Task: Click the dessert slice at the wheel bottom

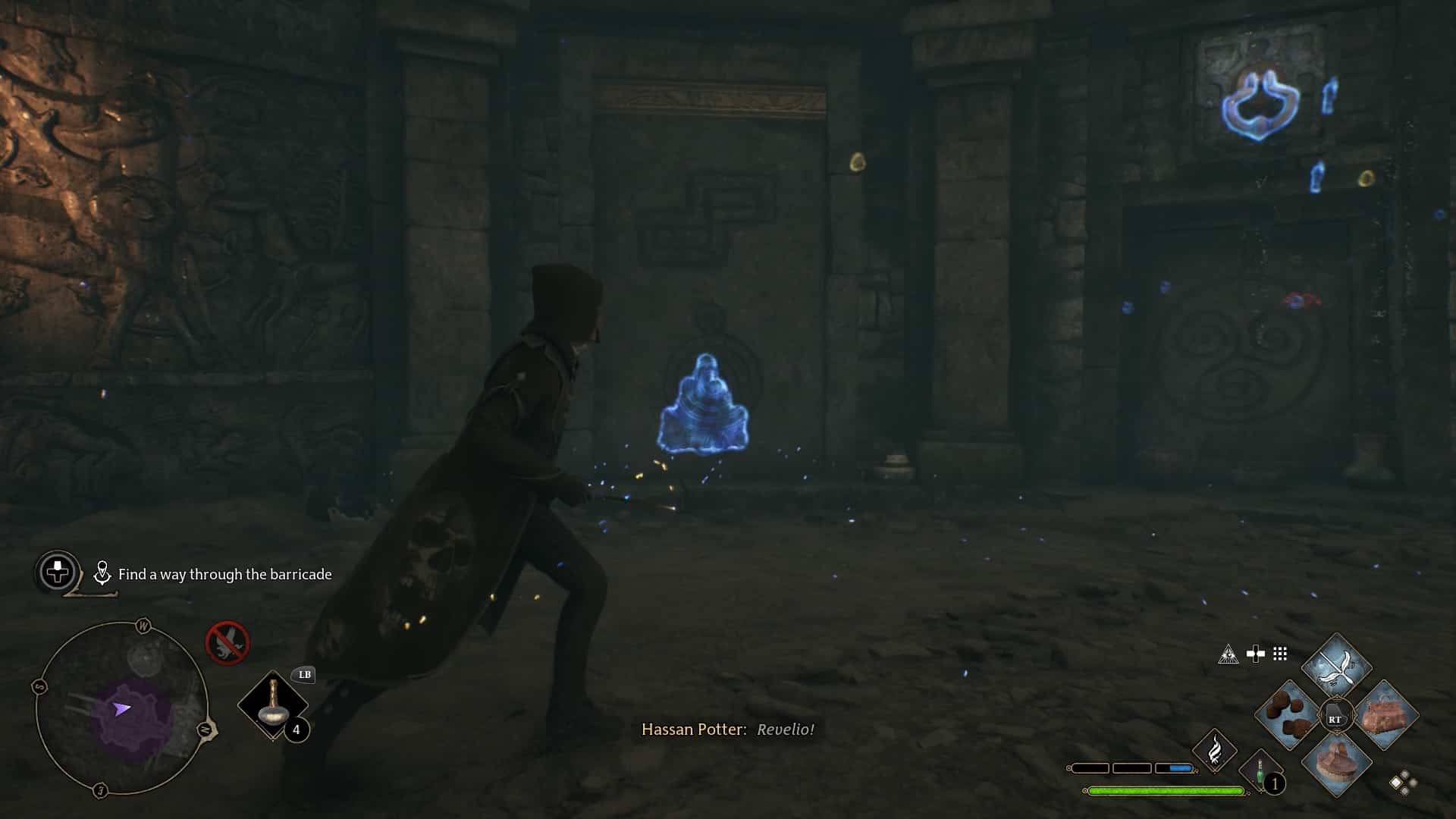Action: point(1338,764)
